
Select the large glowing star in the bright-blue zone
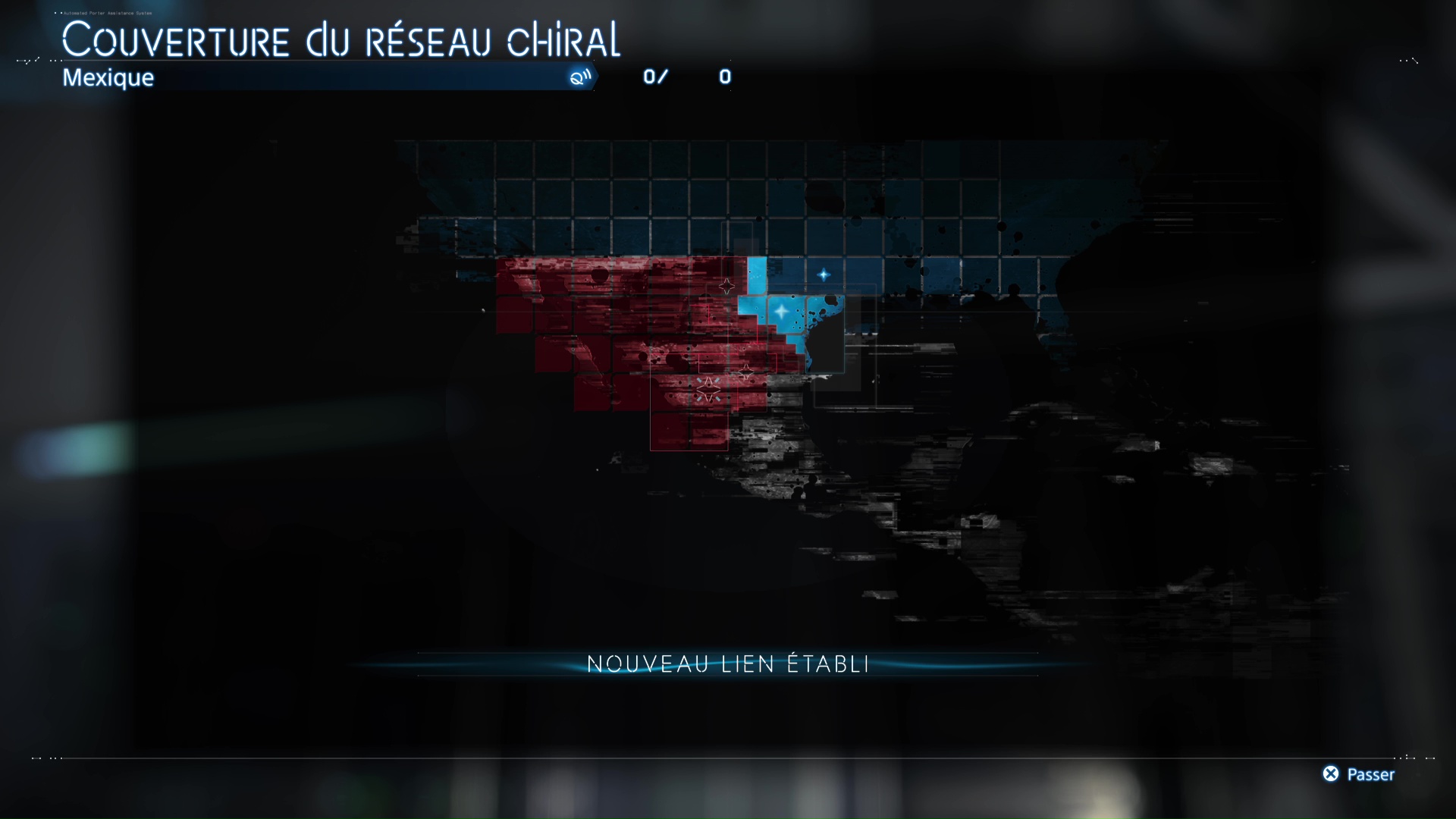[x=781, y=311]
